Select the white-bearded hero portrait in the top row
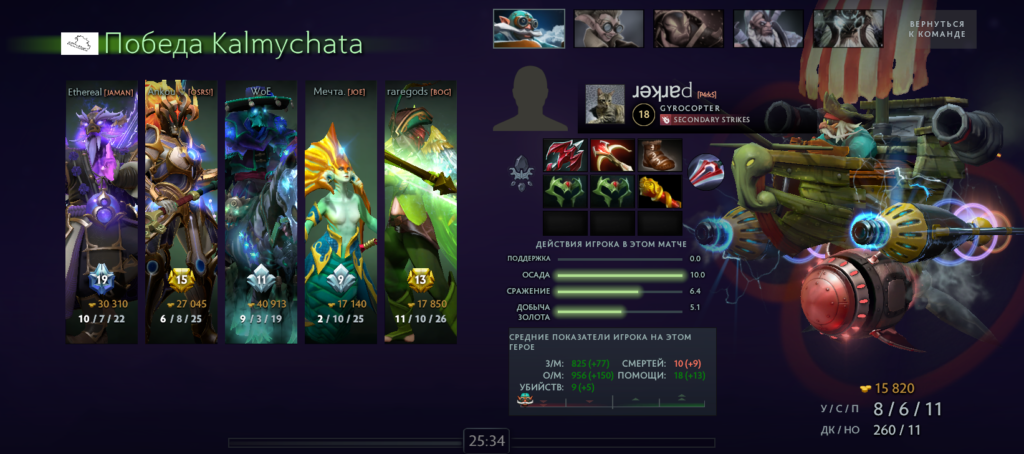Screen dimensions: 1024x454 (768, 29)
